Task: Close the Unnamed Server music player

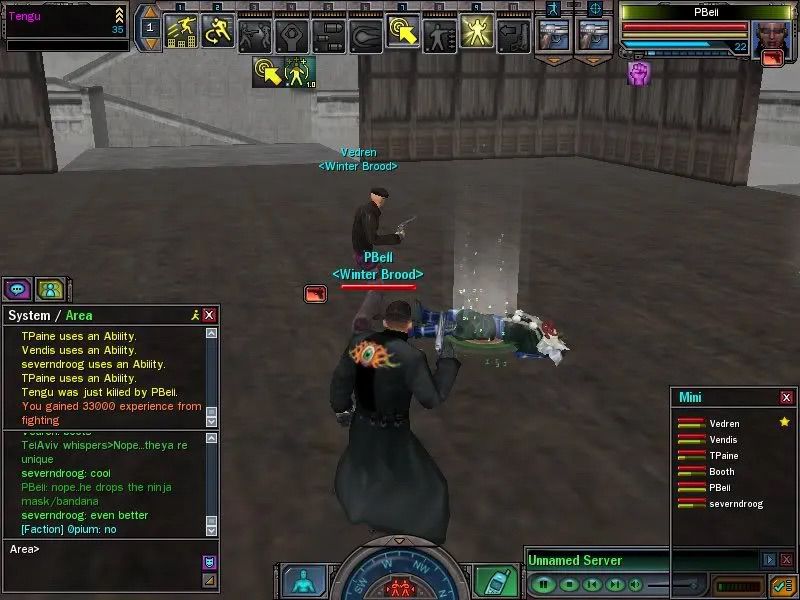Action: (x=786, y=560)
